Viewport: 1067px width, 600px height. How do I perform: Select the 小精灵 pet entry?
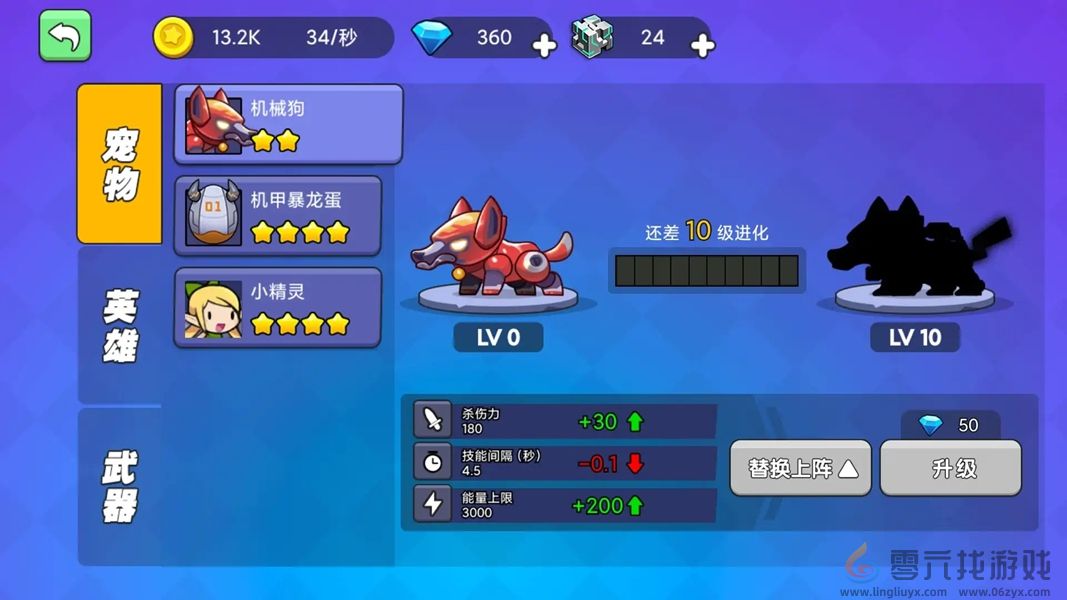(278, 308)
